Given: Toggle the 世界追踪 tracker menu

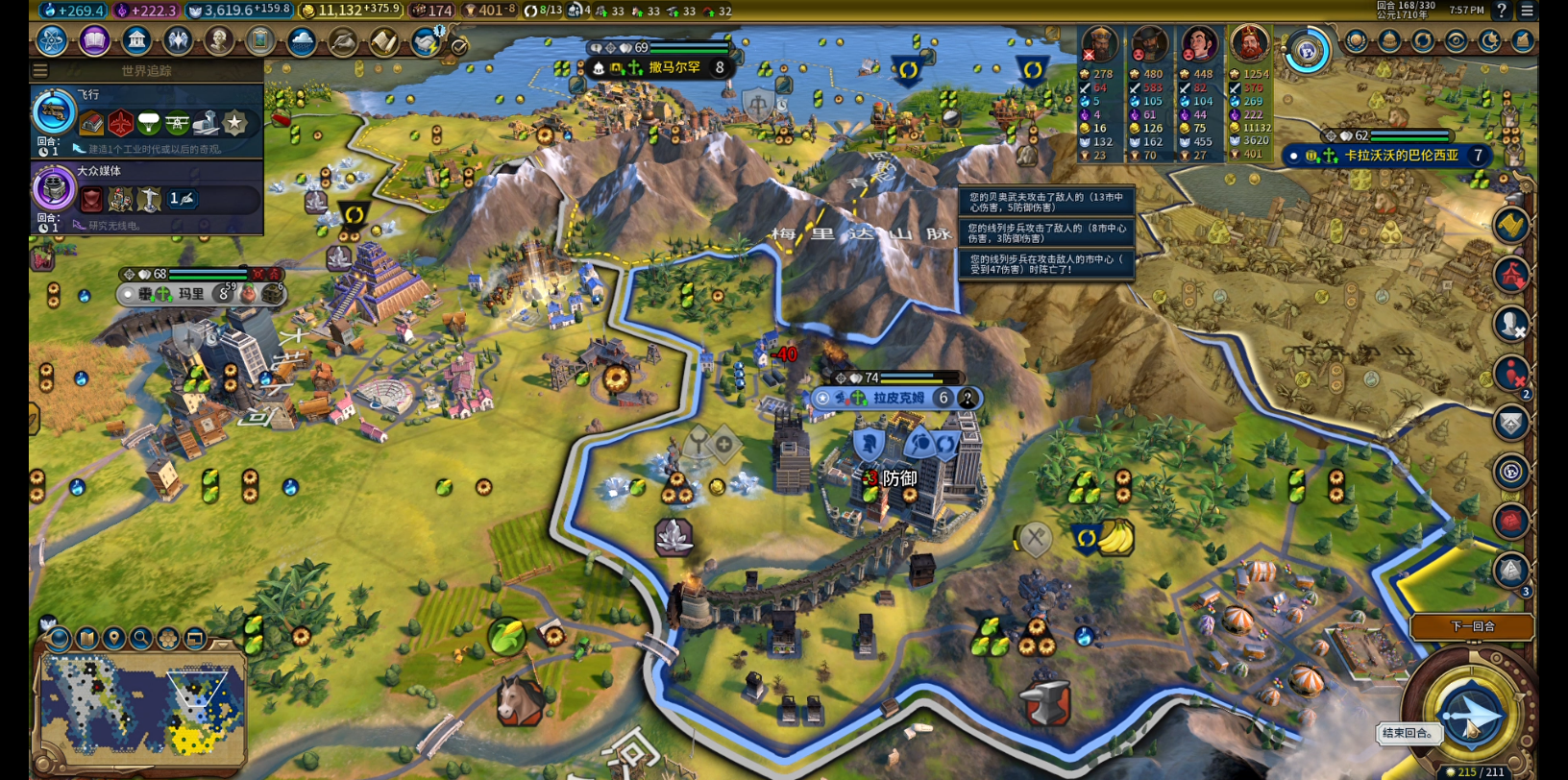Looking at the screenshot, I should pos(40,70).
